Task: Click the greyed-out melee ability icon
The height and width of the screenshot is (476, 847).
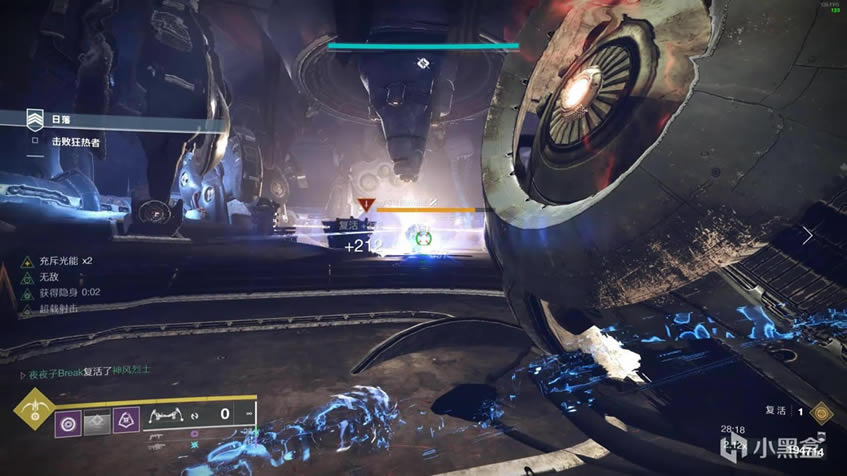Action: (x=98, y=421)
